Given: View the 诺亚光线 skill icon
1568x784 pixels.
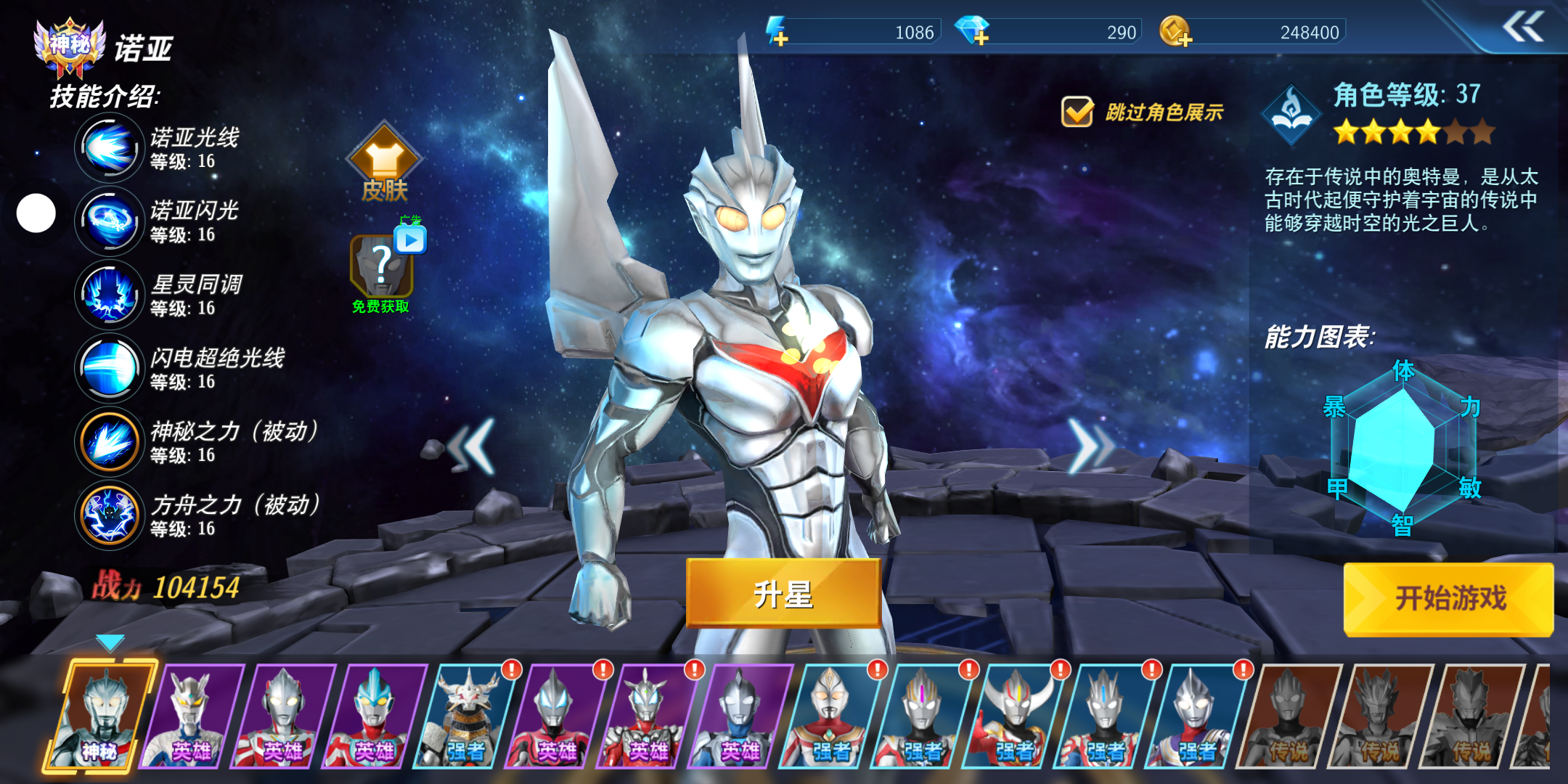Looking at the screenshot, I should coord(109,148).
